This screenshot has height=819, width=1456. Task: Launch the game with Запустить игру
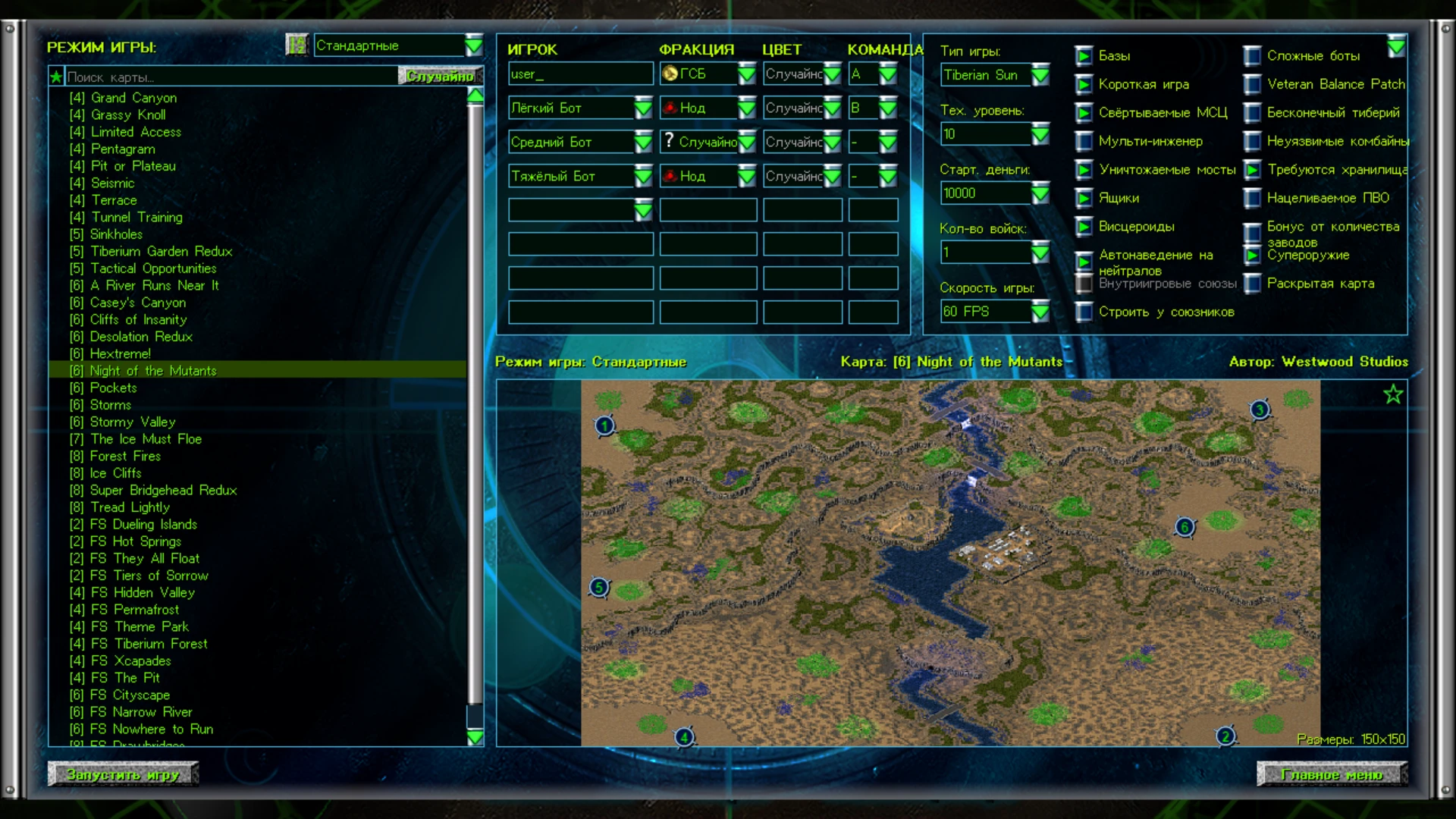123,774
